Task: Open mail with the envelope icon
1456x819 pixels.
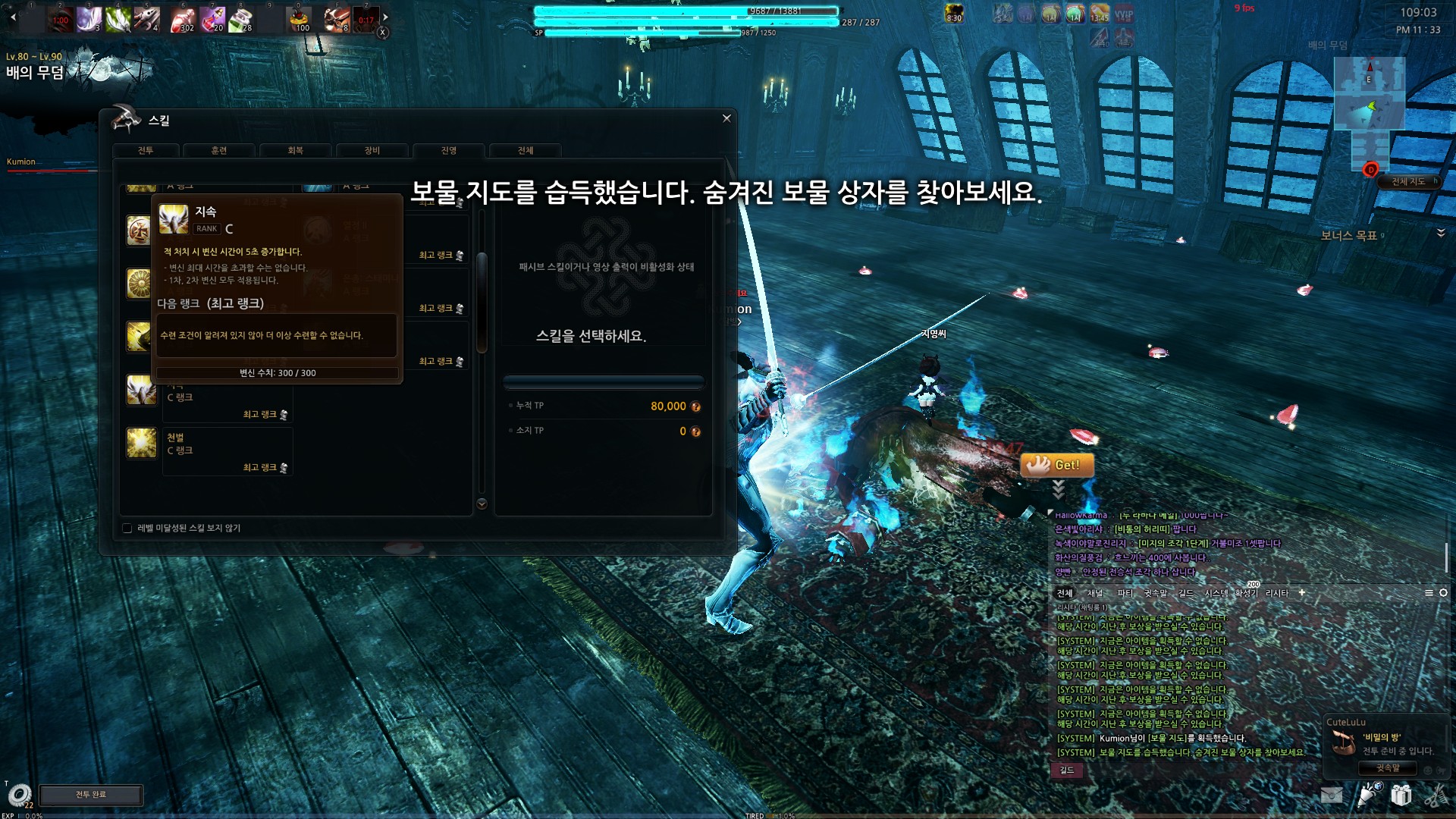Action: [1332, 795]
